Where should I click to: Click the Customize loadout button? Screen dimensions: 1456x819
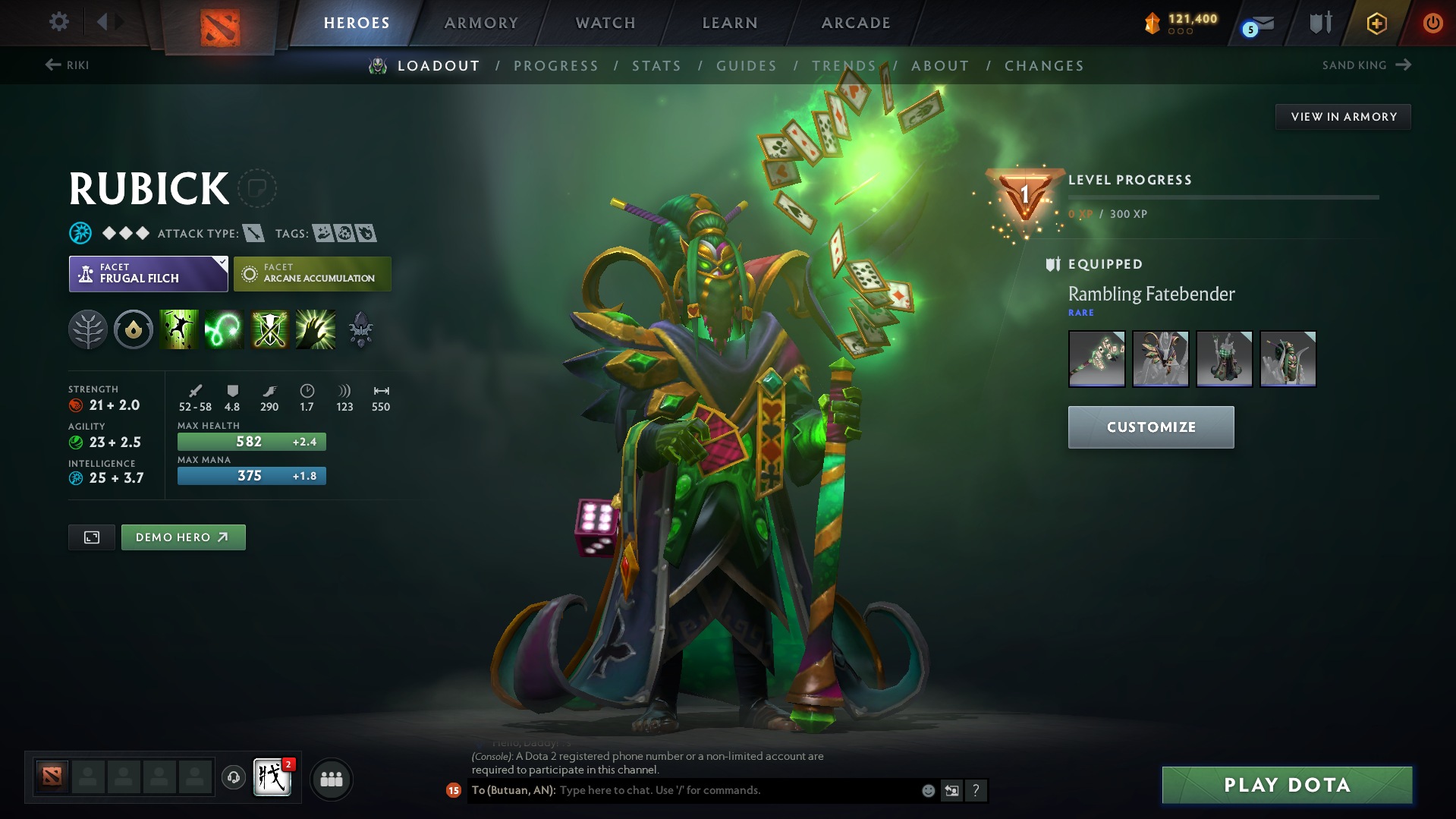pyautogui.click(x=1150, y=427)
